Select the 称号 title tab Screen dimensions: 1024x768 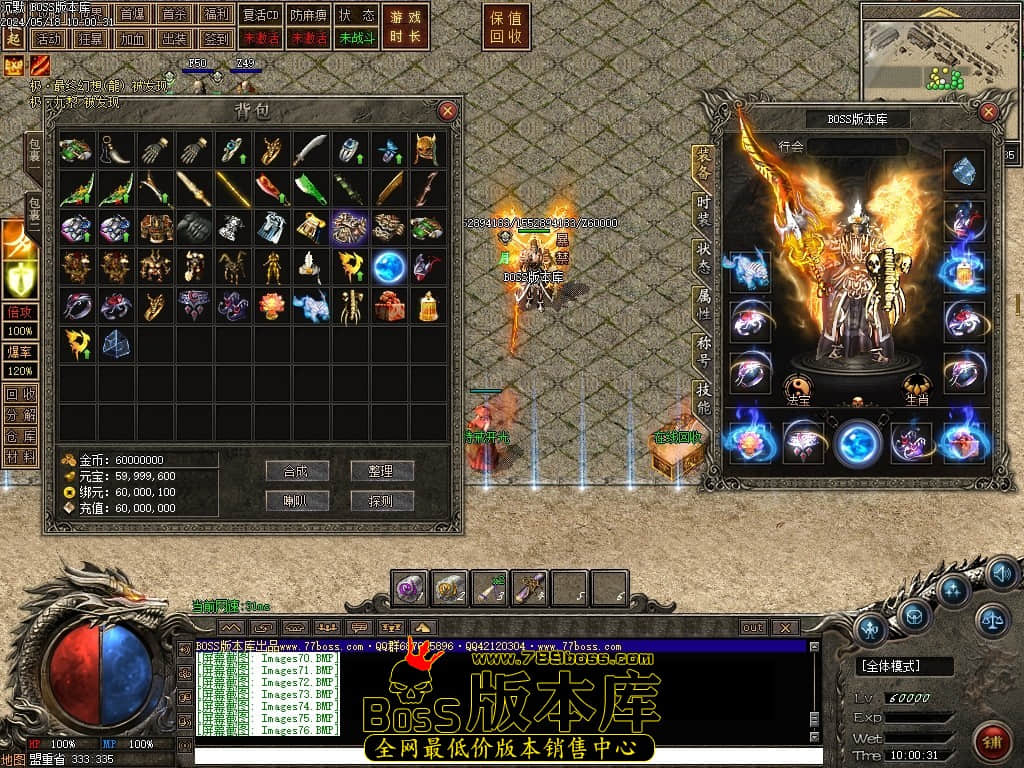coord(703,352)
